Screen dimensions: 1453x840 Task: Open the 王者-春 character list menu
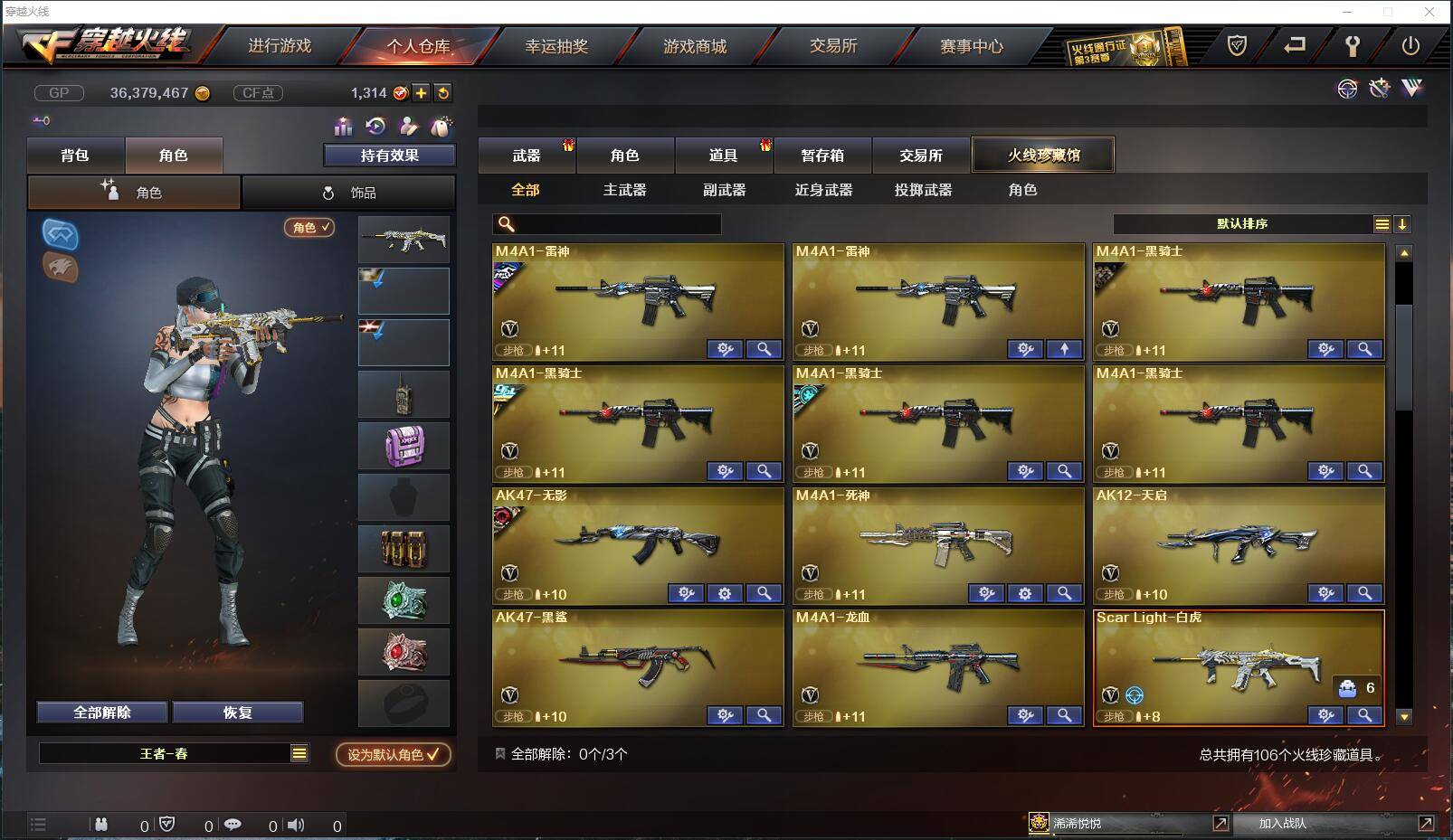301,752
